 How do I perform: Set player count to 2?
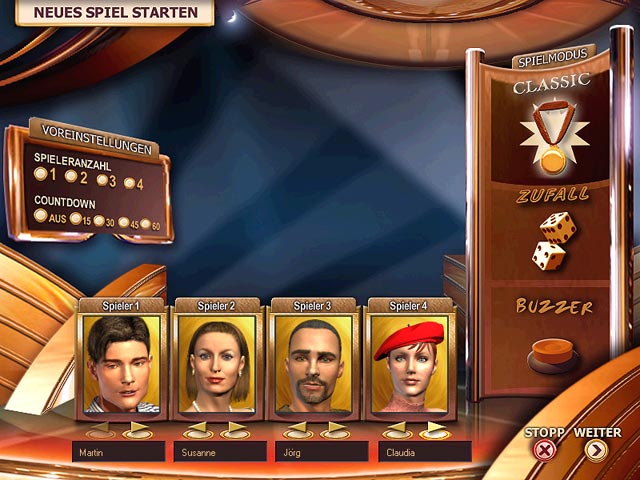[69, 177]
